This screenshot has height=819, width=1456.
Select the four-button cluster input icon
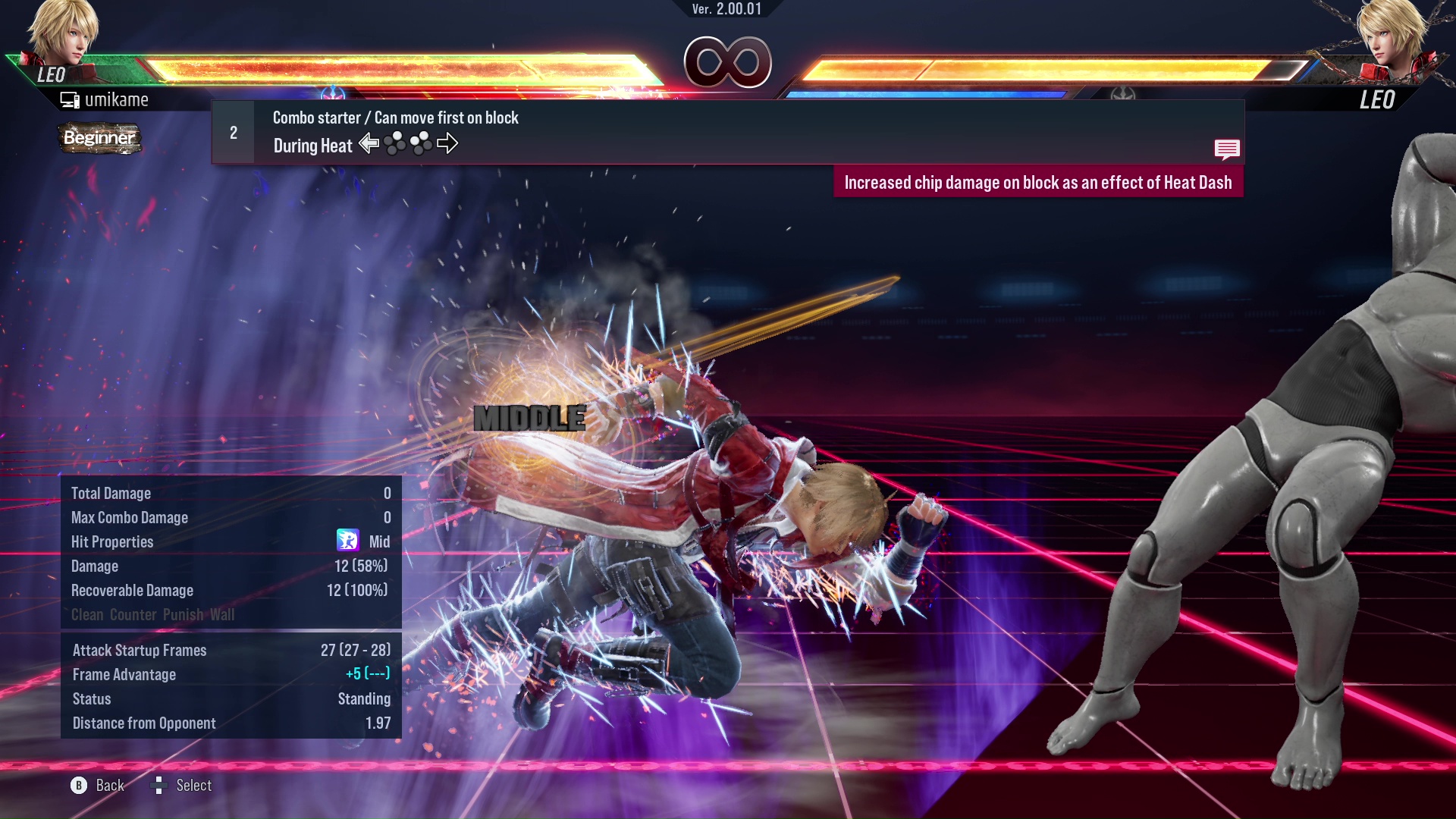397,143
